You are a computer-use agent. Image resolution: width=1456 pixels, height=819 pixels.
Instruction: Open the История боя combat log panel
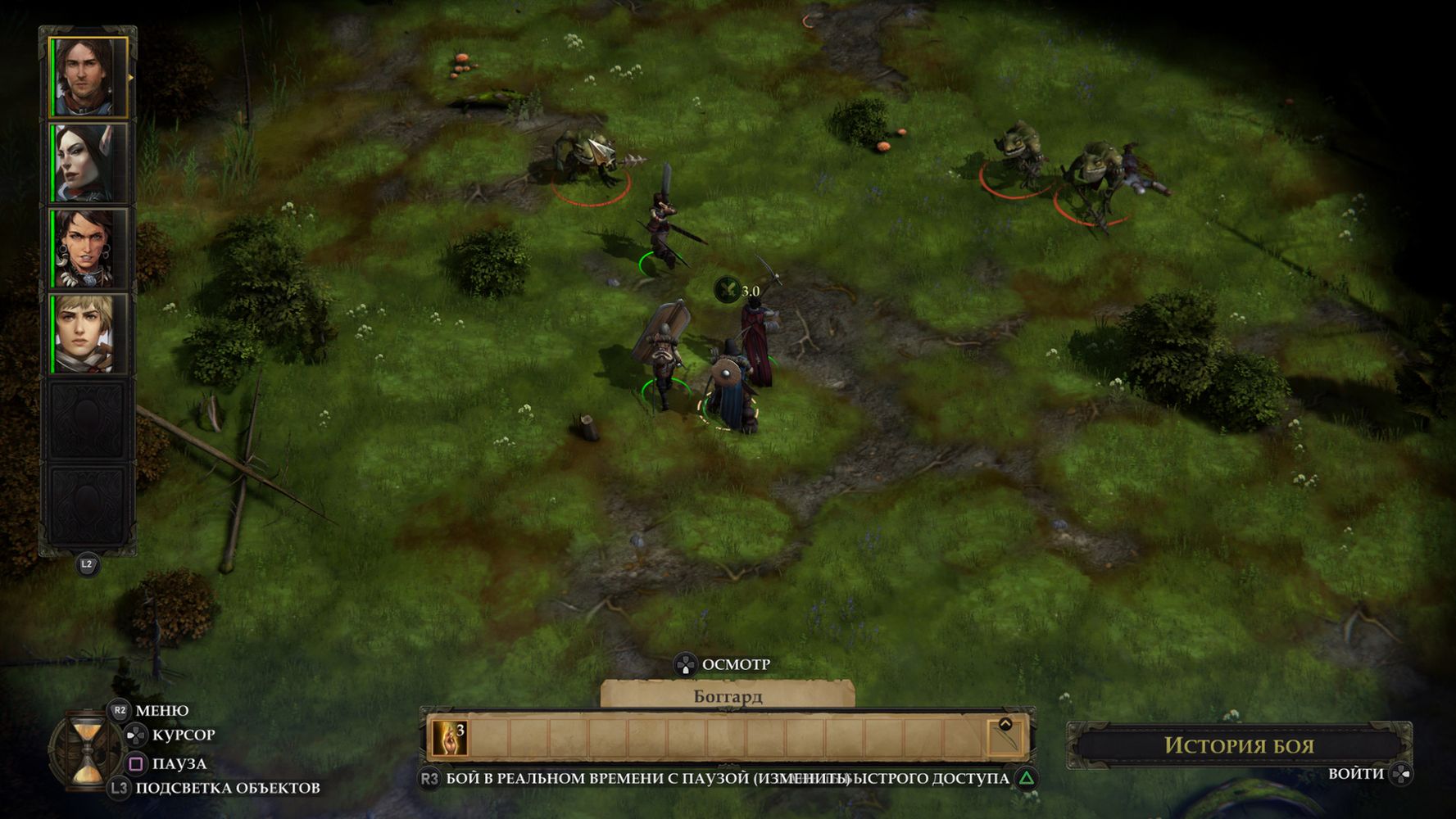(1238, 745)
